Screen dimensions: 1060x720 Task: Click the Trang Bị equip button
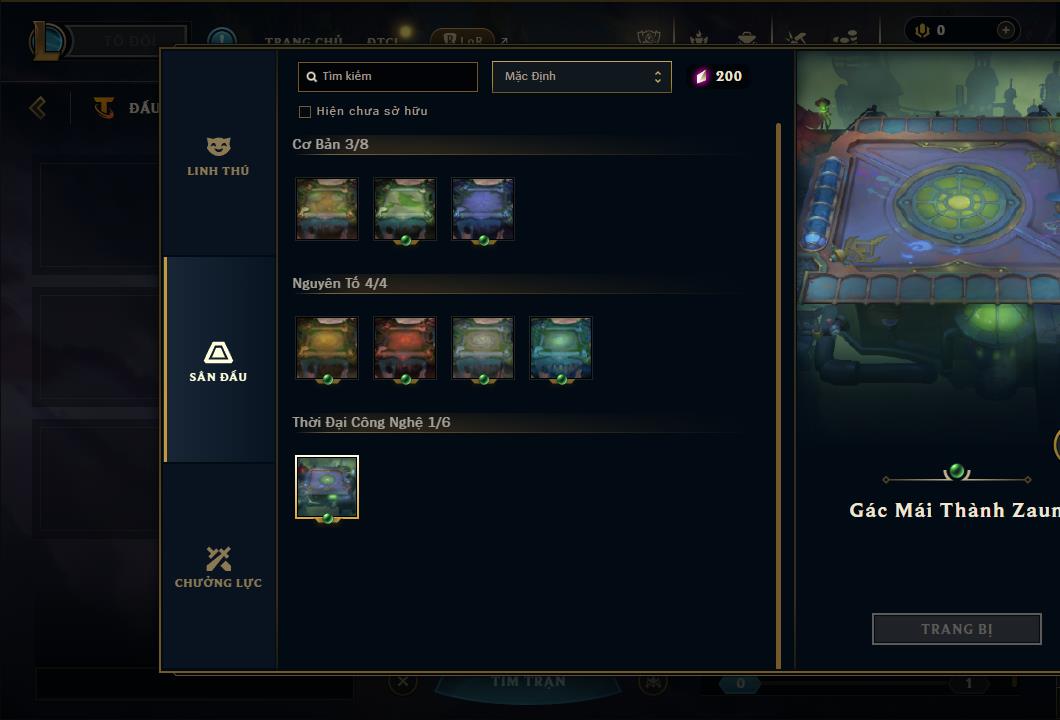click(956, 629)
